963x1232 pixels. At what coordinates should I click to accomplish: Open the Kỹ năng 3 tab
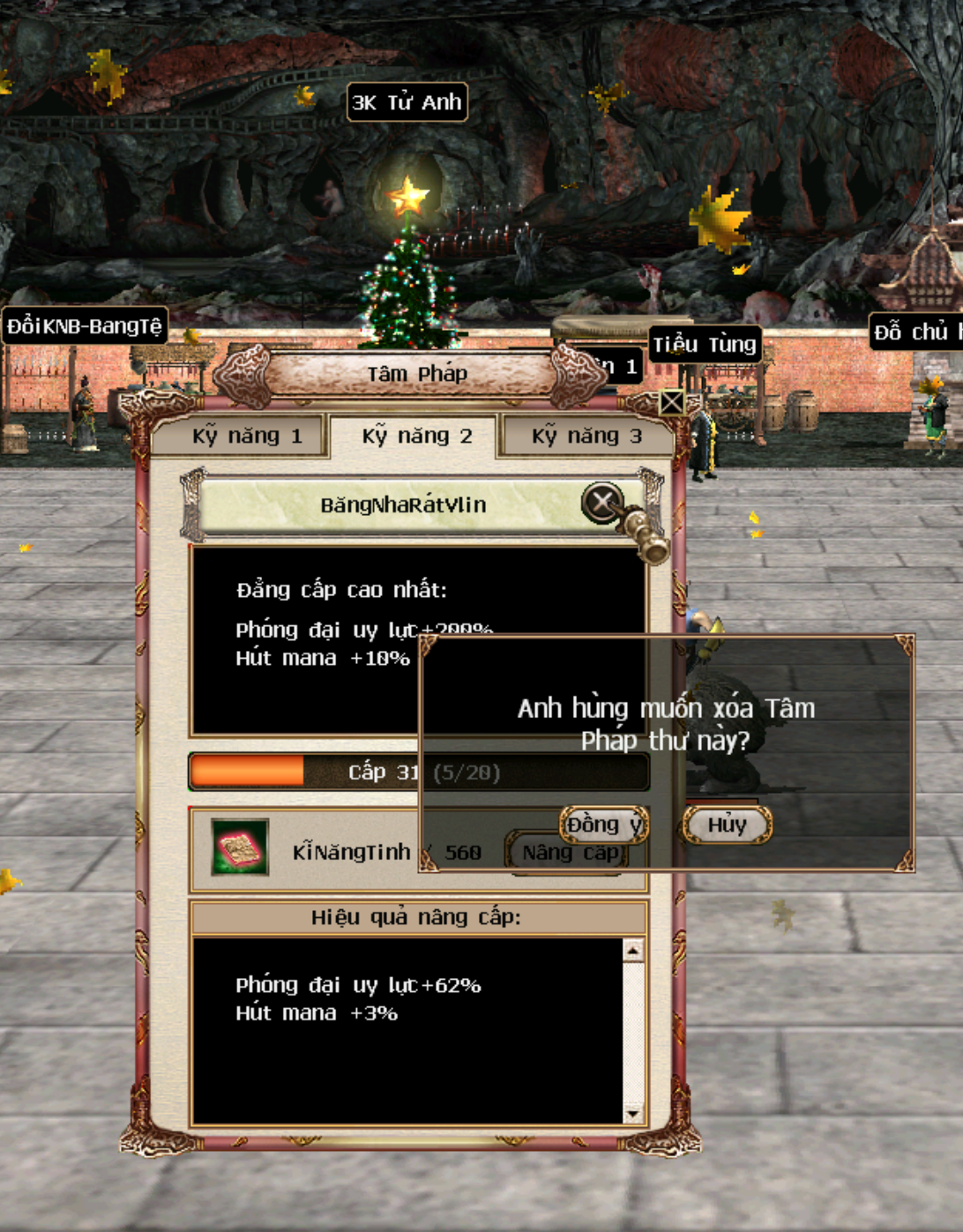click(586, 436)
